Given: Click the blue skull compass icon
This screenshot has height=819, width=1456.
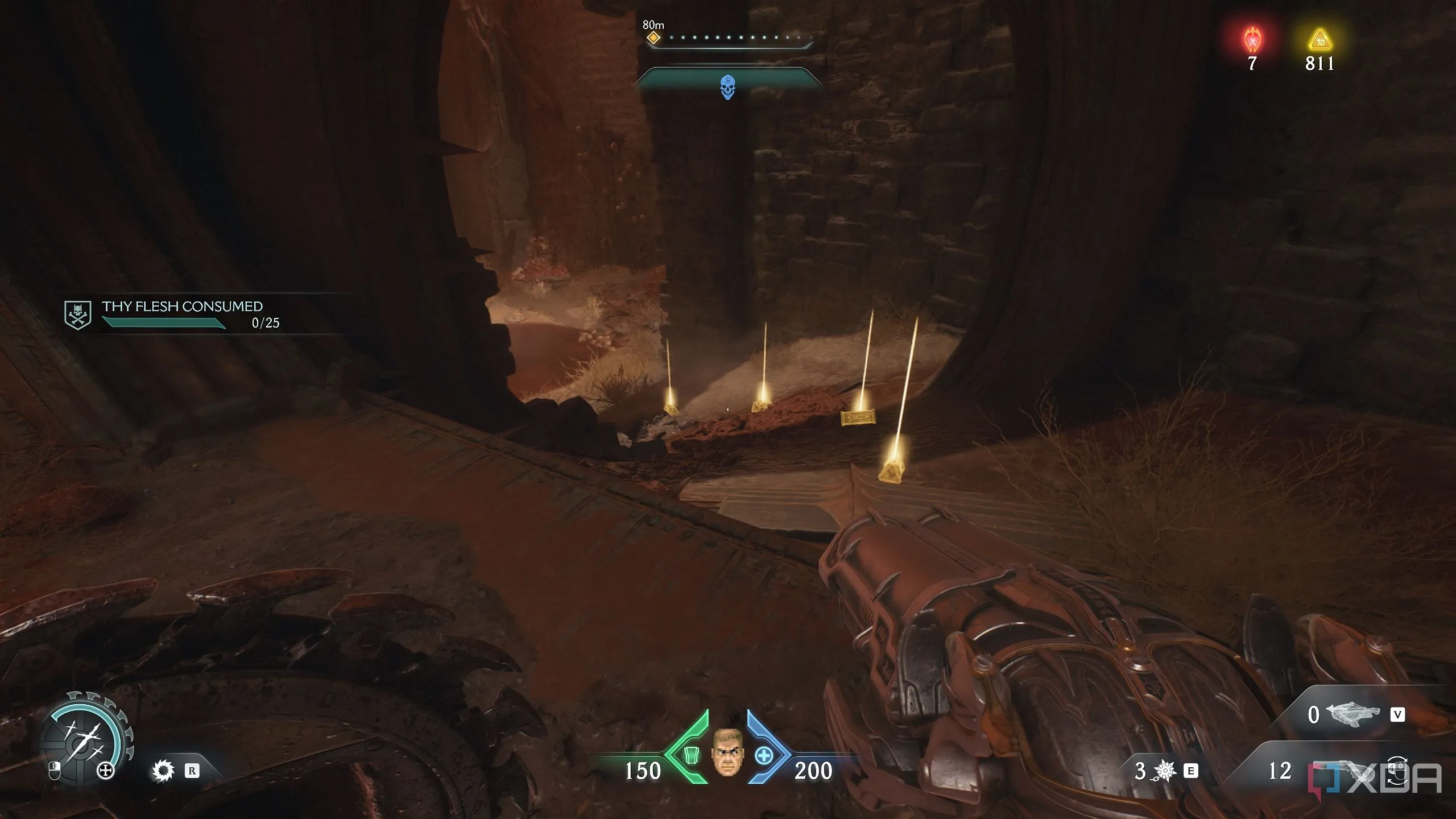Looking at the screenshot, I should pyautogui.click(x=727, y=87).
